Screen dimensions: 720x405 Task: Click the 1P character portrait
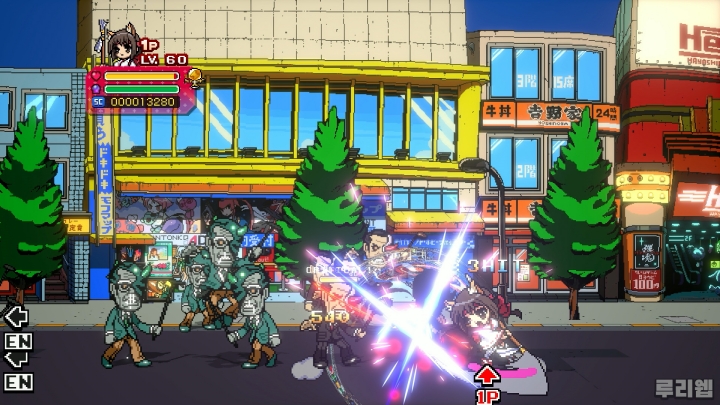click(x=121, y=46)
